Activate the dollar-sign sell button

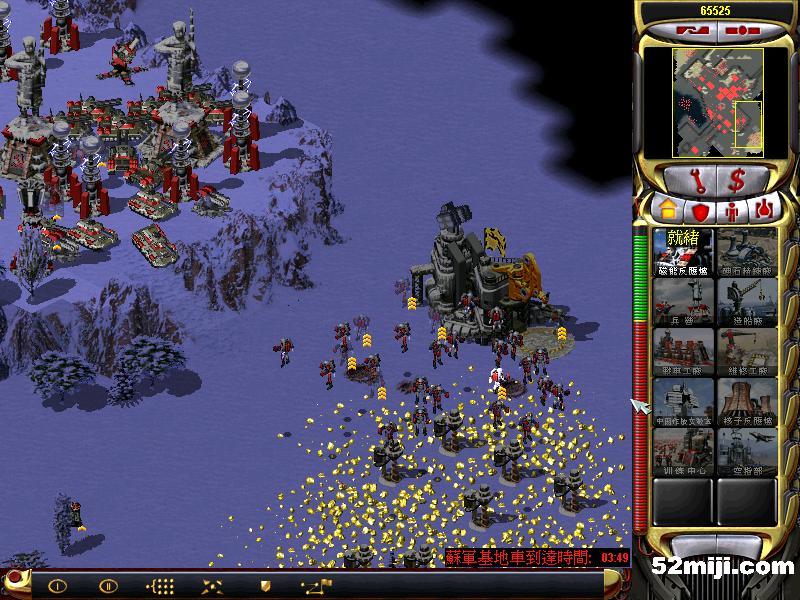737,181
